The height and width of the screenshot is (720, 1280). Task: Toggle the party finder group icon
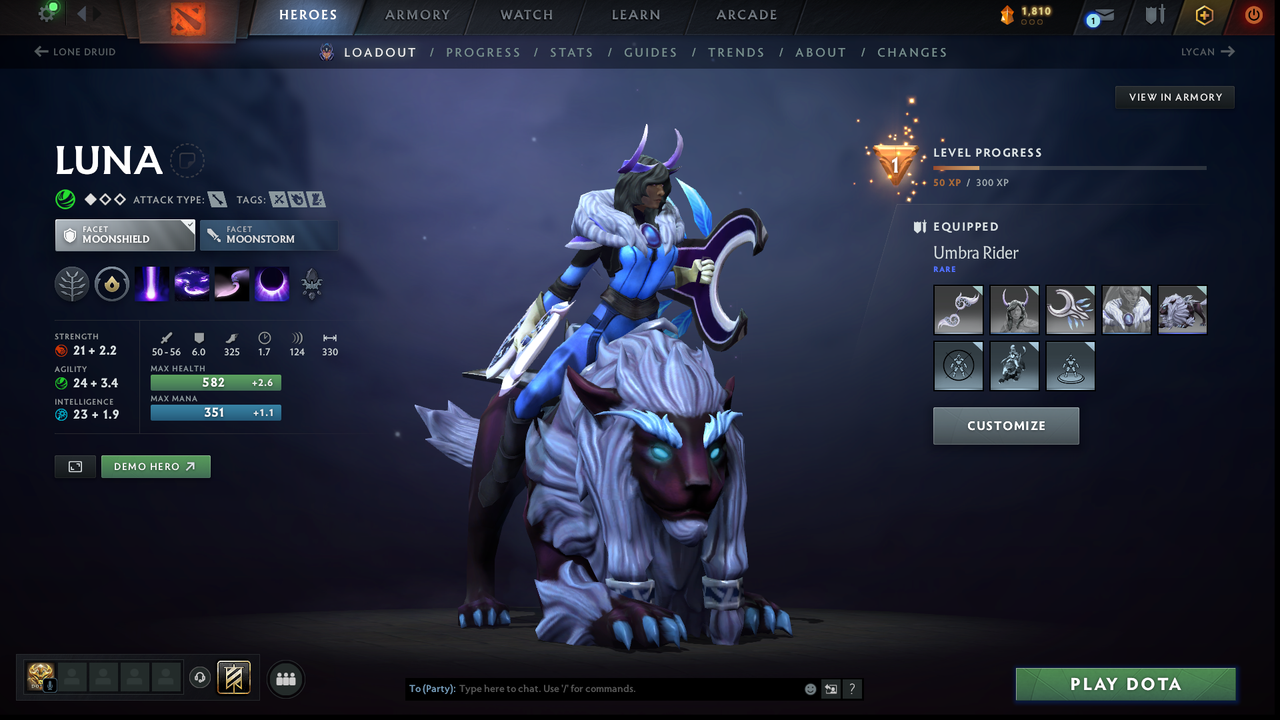coord(285,678)
